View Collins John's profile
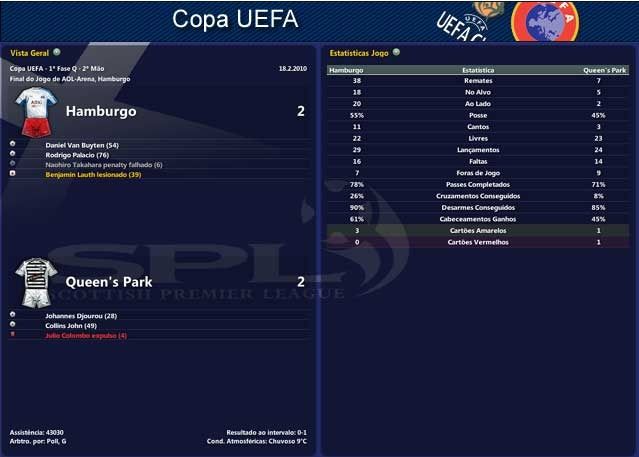The image size is (639, 457). 70,326
